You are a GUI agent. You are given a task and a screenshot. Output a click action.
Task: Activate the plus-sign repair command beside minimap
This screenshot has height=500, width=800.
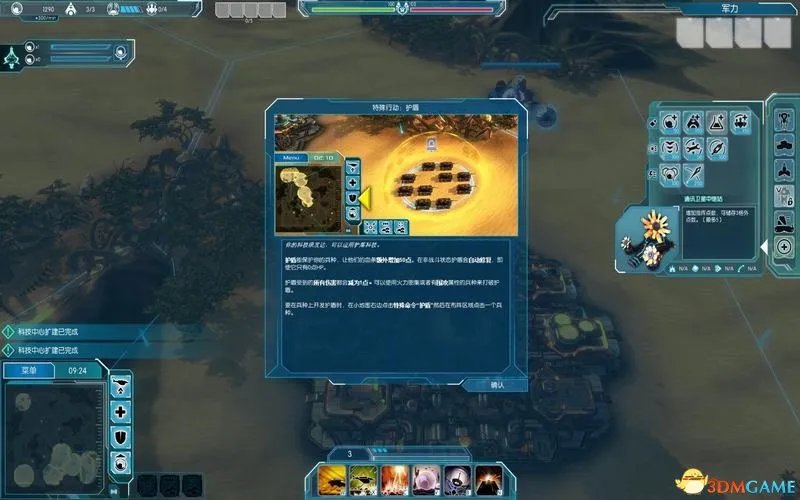[x=121, y=412]
